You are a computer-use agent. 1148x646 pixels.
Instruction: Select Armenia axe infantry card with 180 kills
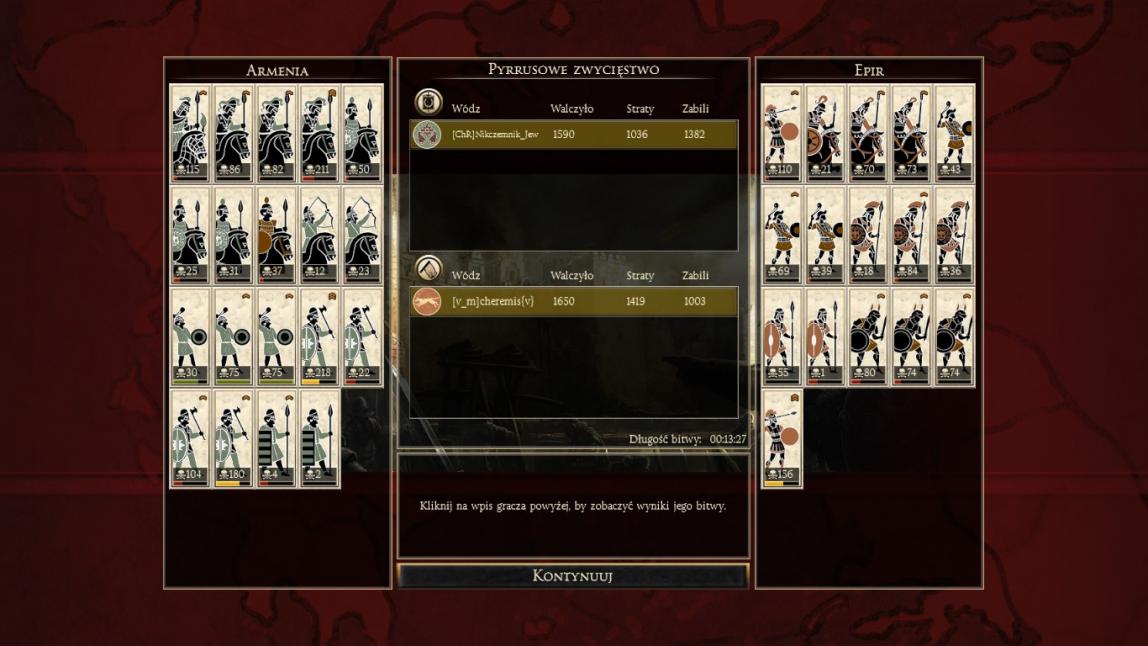point(232,438)
